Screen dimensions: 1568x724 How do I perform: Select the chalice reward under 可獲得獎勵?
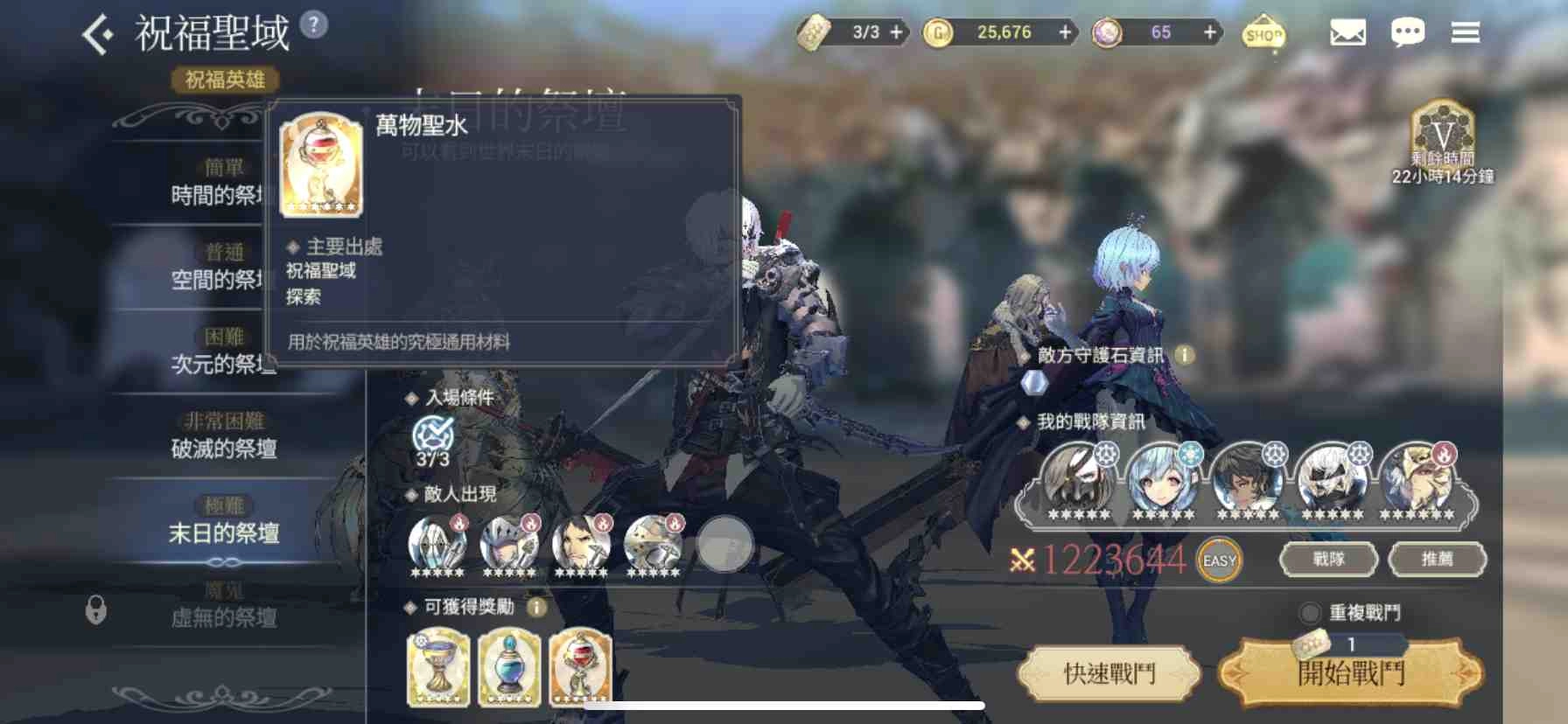coord(439,668)
